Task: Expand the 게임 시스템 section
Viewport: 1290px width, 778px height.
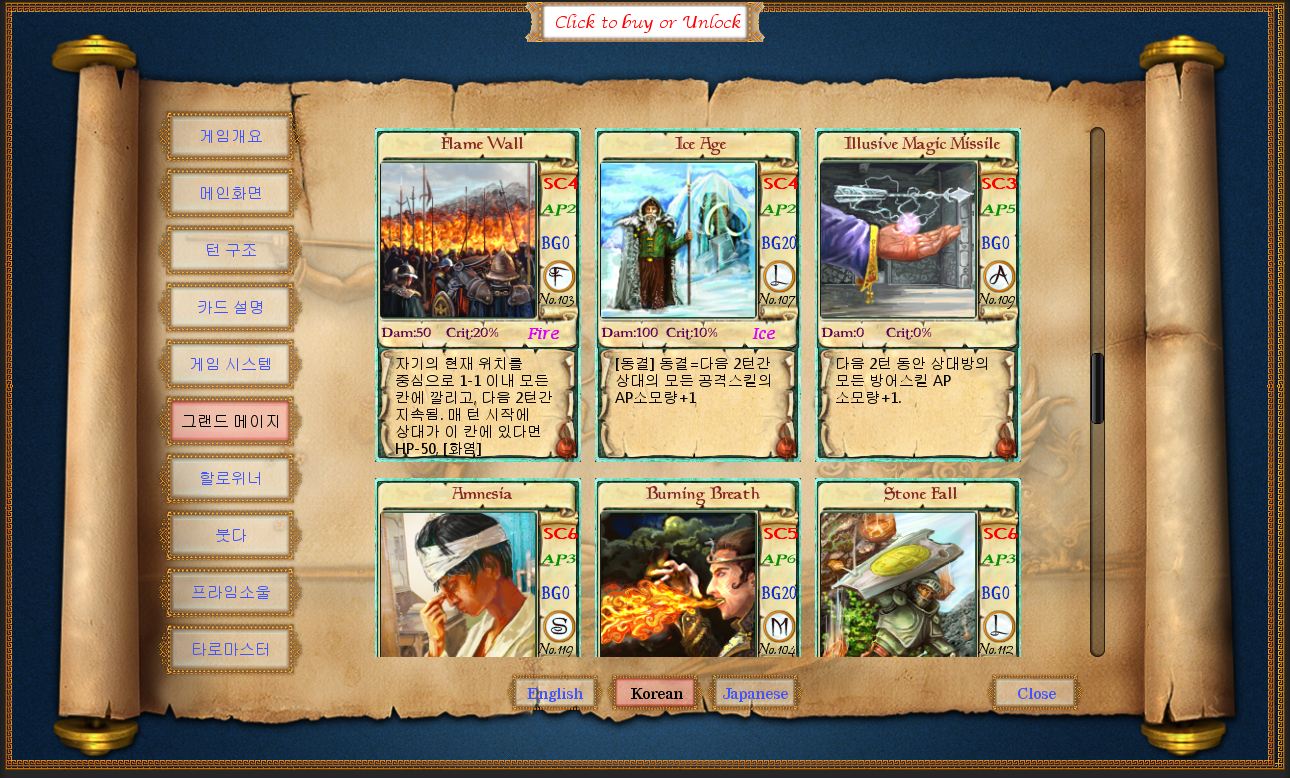Action: click(x=230, y=363)
